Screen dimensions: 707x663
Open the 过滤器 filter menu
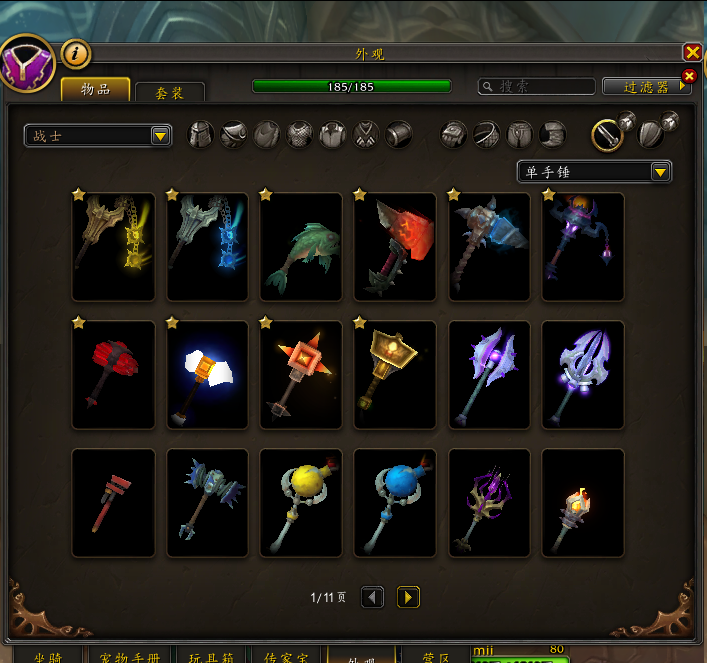(x=646, y=87)
